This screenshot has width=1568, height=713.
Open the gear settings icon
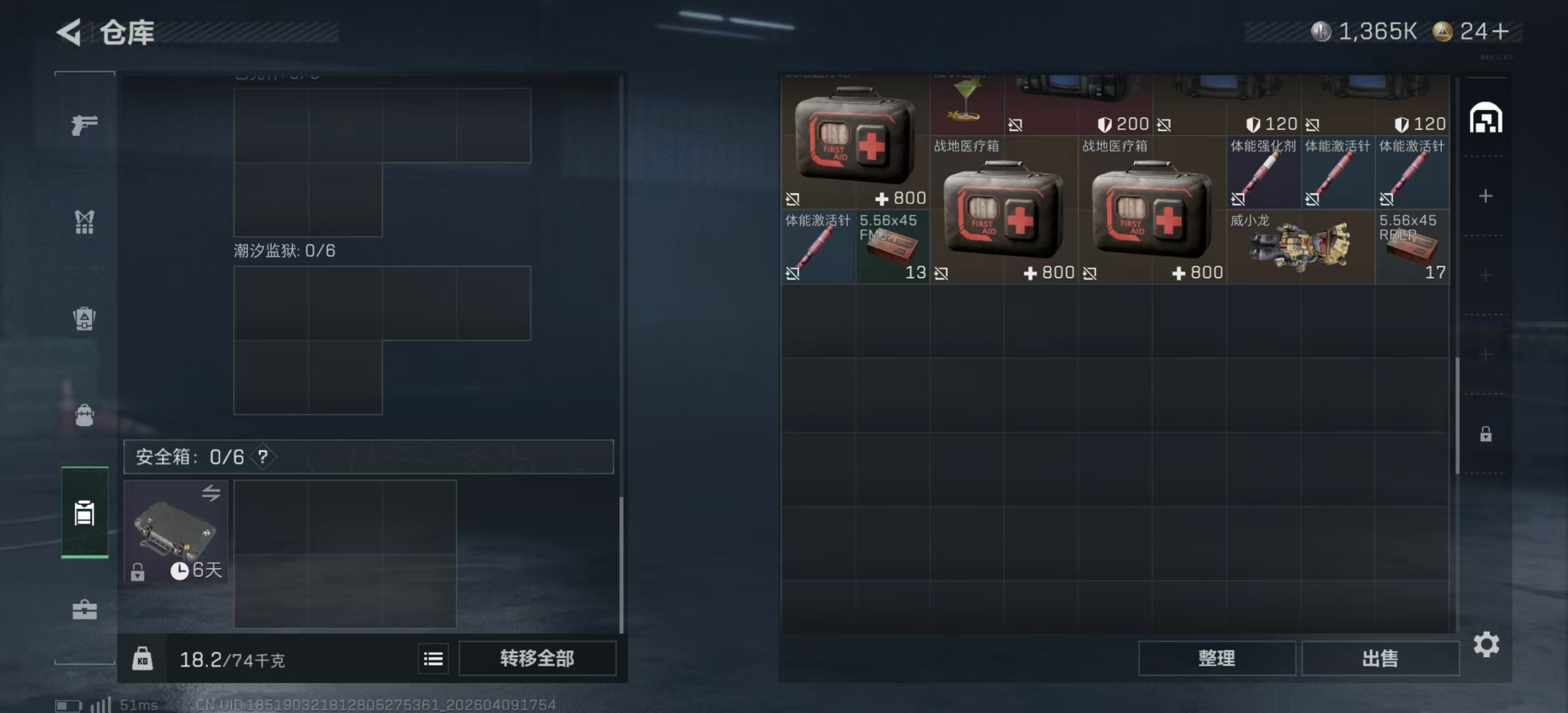1485,644
